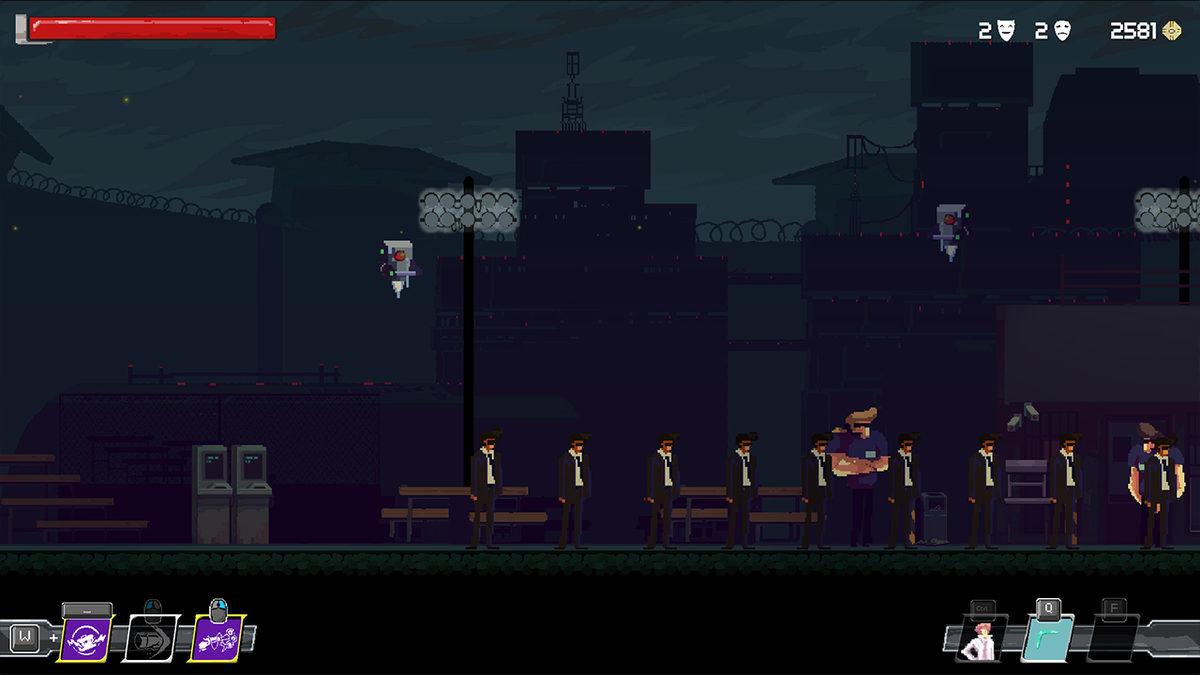Use the purple punch attack ability
1200x675 pixels.
(x=216, y=638)
